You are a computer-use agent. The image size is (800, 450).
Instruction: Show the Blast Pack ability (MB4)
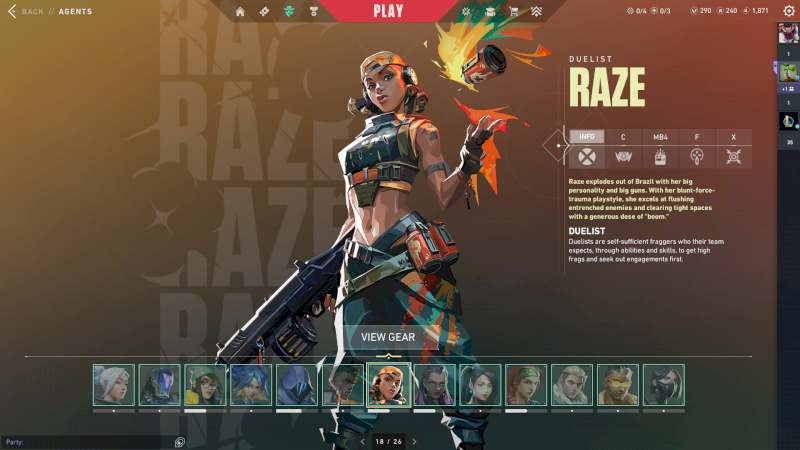(x=660, y=136)
